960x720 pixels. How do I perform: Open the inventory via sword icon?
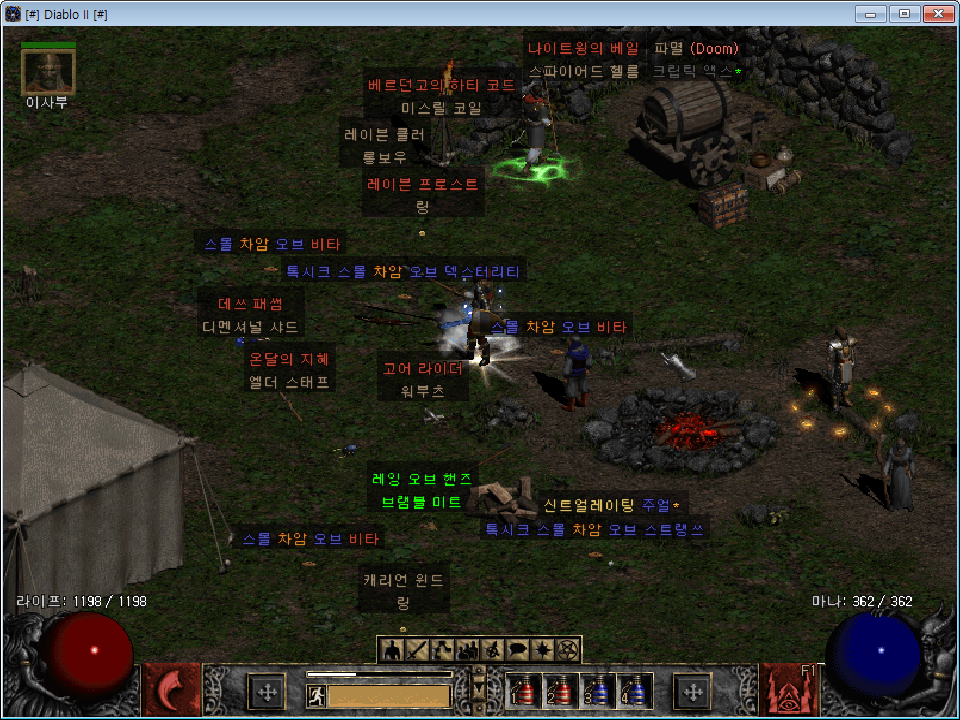tap(417, 650)
